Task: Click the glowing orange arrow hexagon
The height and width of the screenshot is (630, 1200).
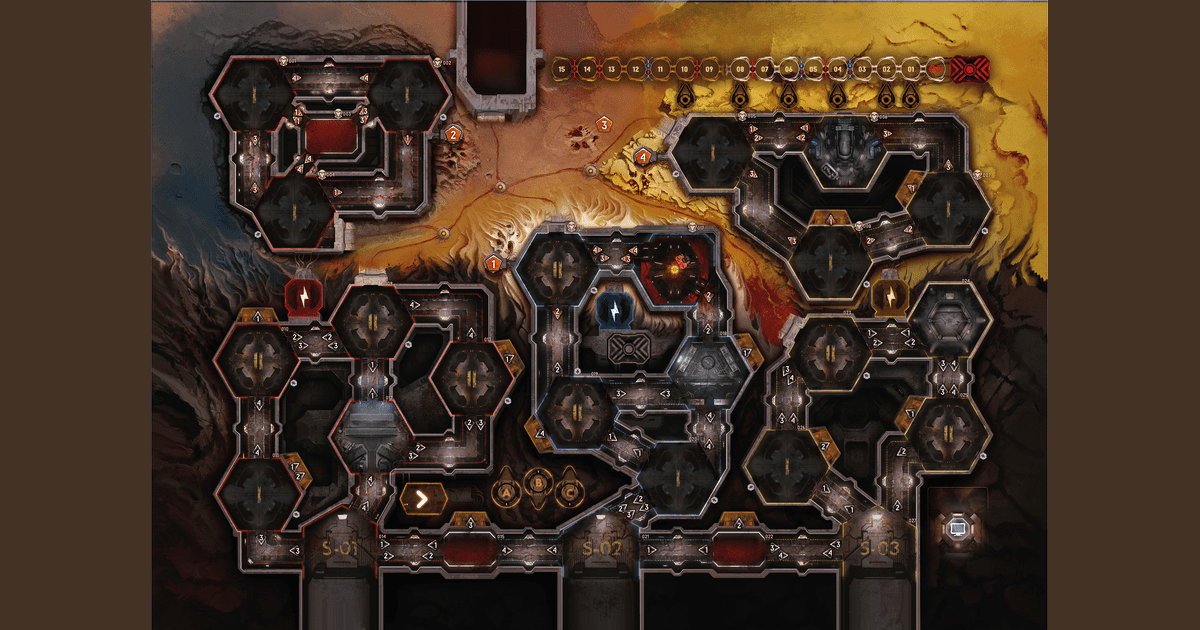Action: click(423, 496)
